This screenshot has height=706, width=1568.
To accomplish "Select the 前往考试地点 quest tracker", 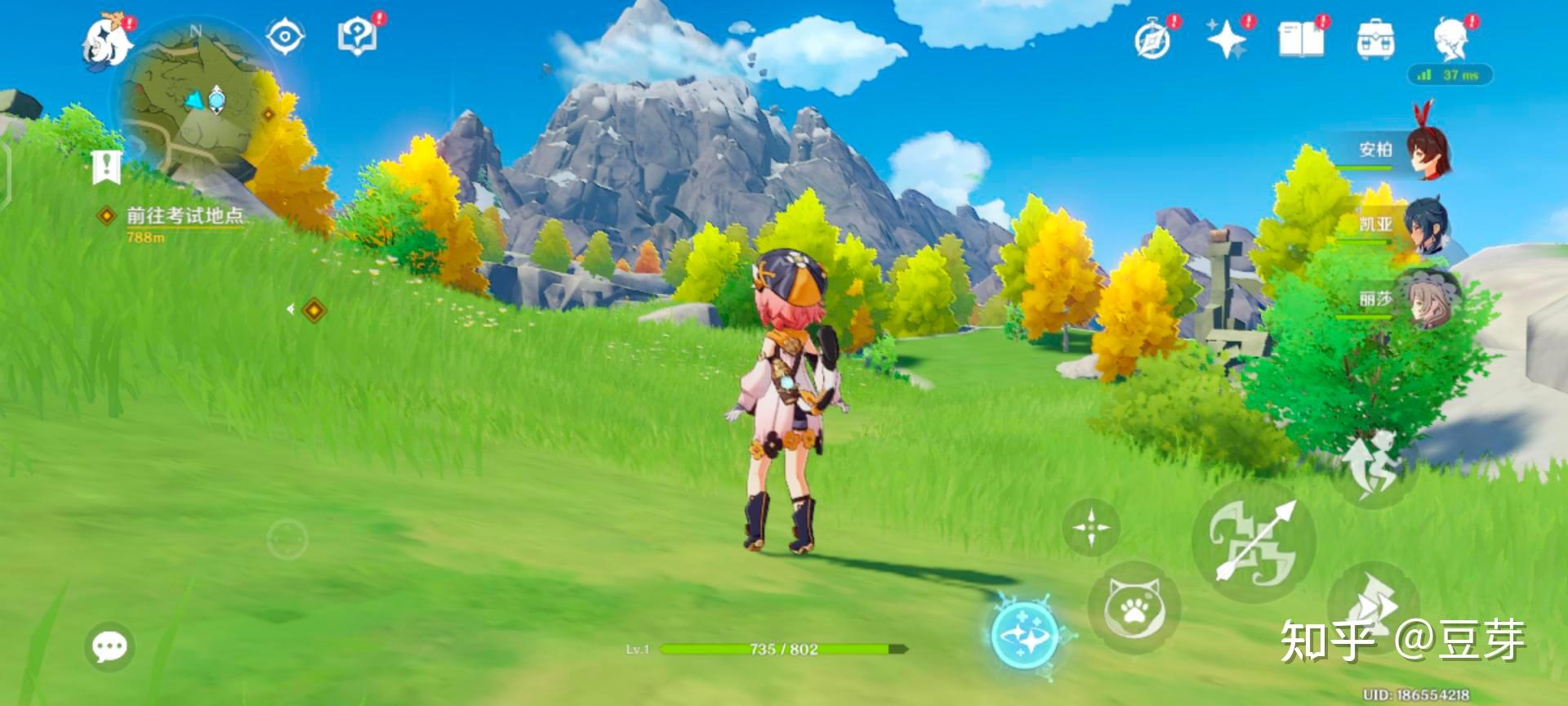I will click(184, 217).
